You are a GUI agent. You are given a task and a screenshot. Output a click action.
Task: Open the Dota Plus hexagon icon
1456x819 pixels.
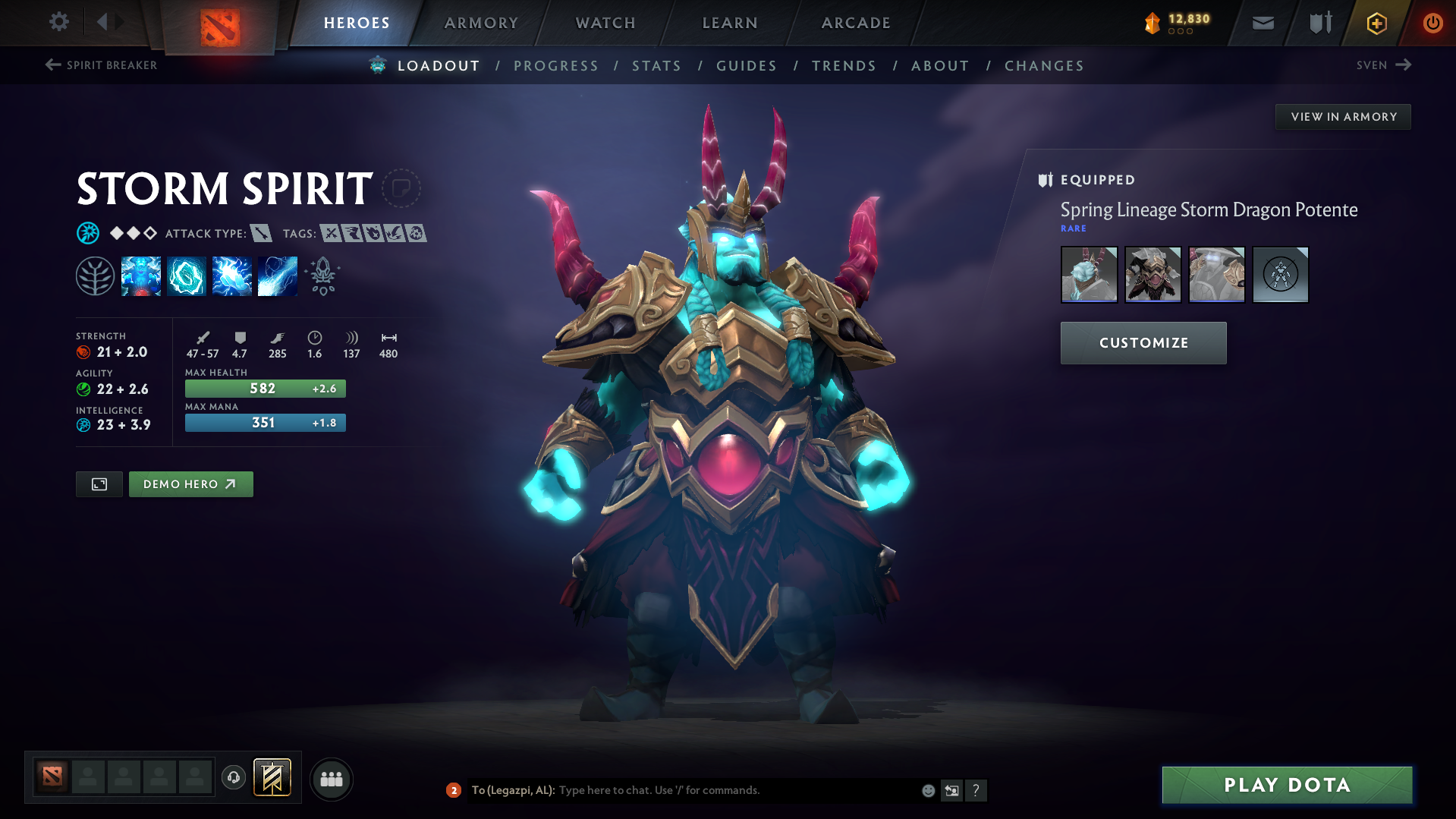[1376, 23]
